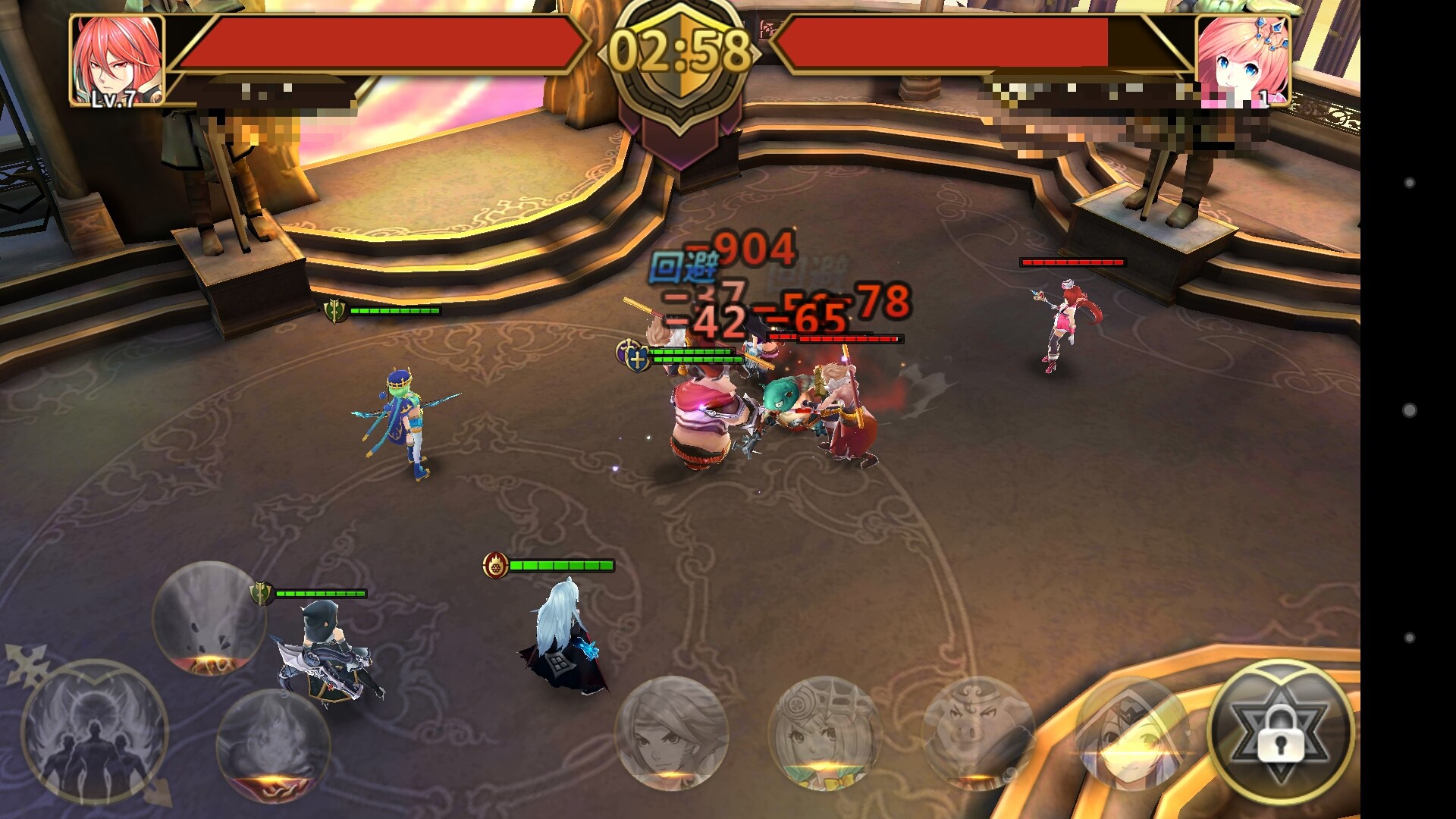The image size is (1456, 819).
Task: Activate the winged three-figures ultimate skill
Action: [x=95, y=733]
